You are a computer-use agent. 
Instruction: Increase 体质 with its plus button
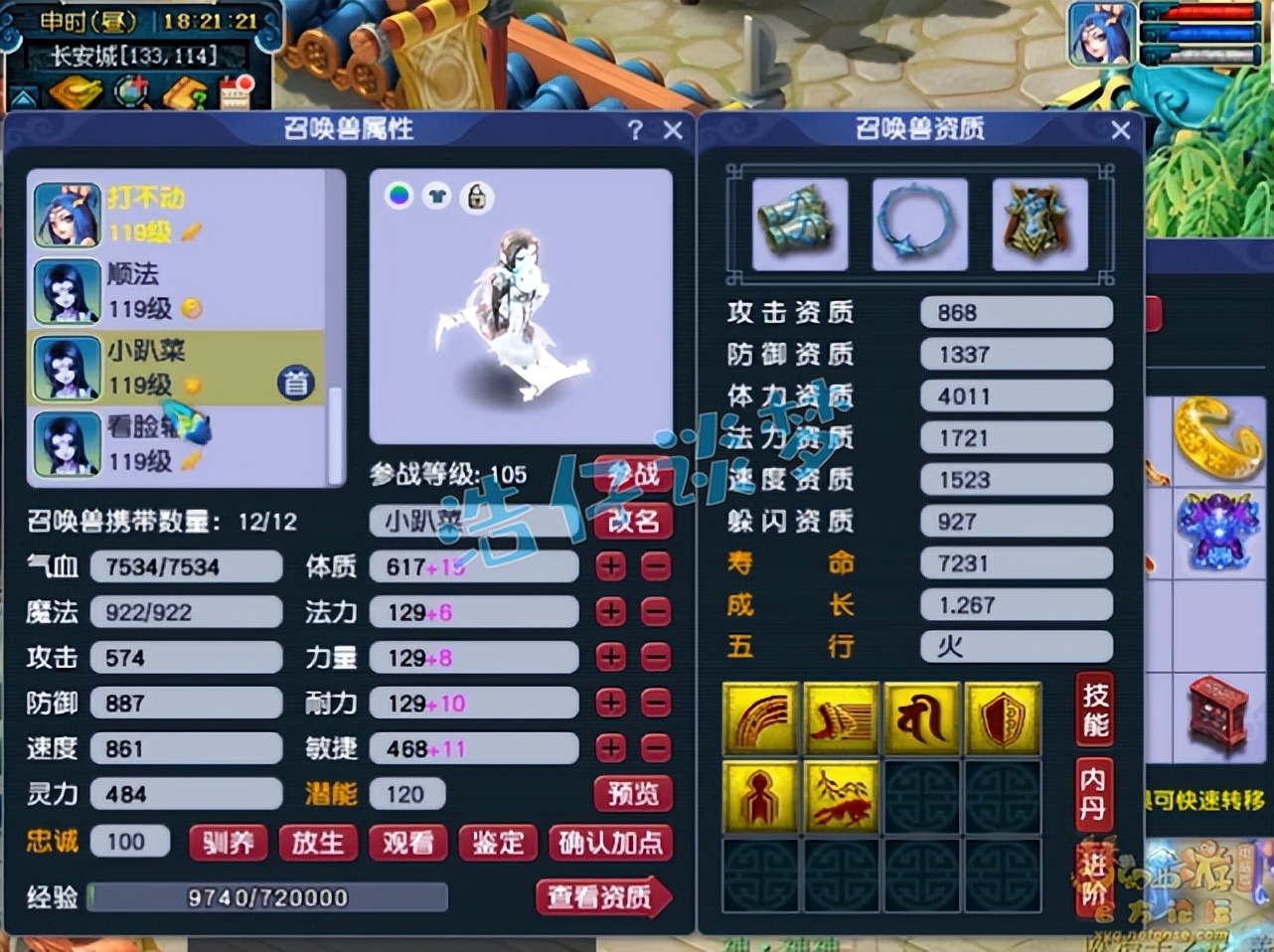[609, 566]
